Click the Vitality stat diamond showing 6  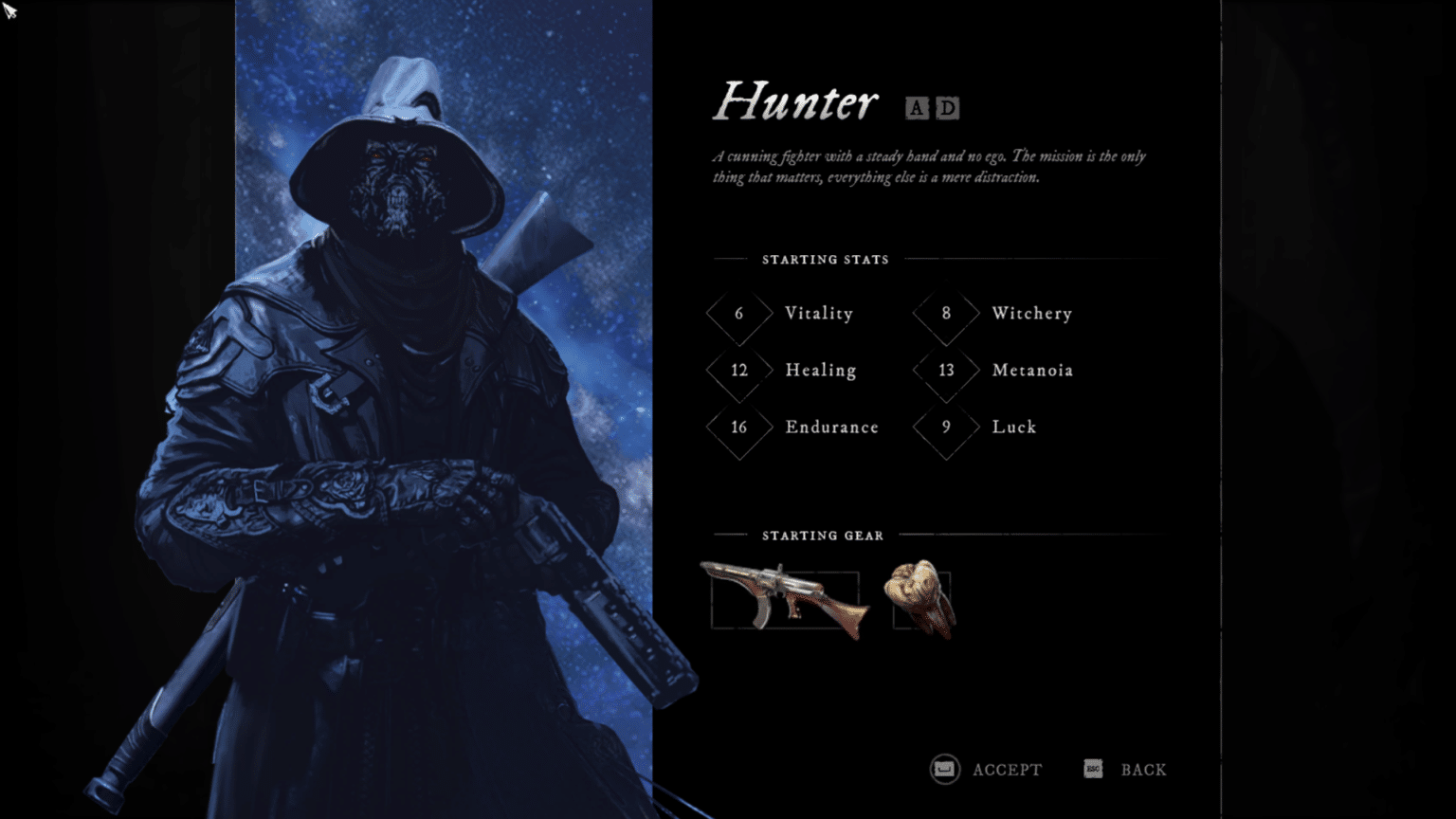pyautogui.click(x=738, y=314)
